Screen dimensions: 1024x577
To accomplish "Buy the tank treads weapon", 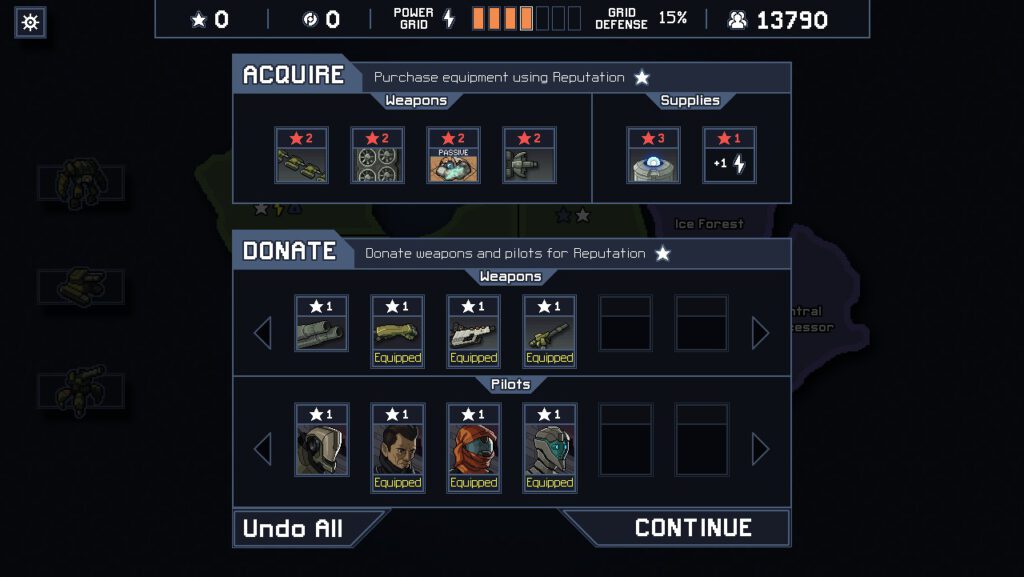I will point(301,156).
